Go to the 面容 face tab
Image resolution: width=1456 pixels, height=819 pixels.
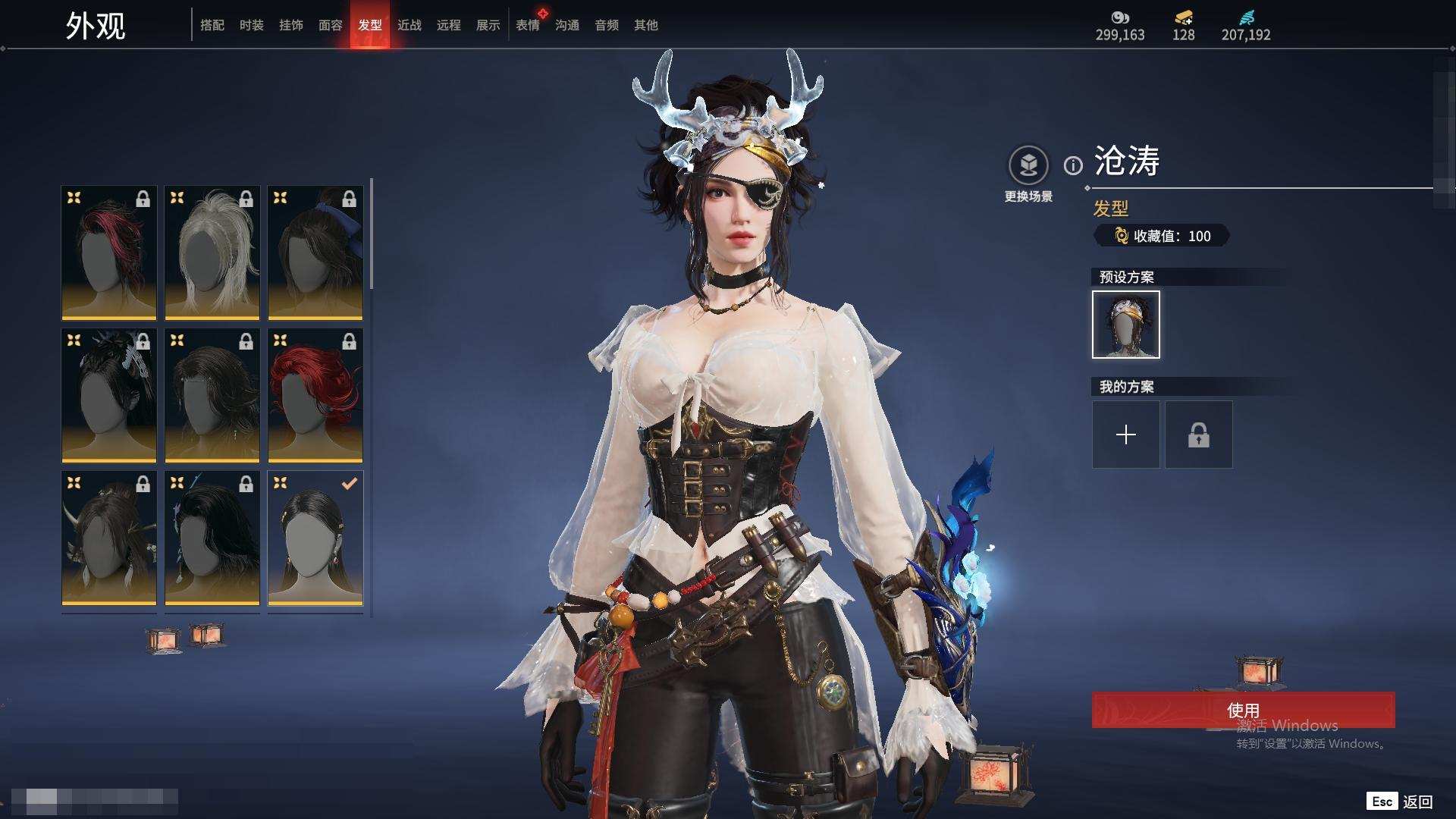coord(330,25)
